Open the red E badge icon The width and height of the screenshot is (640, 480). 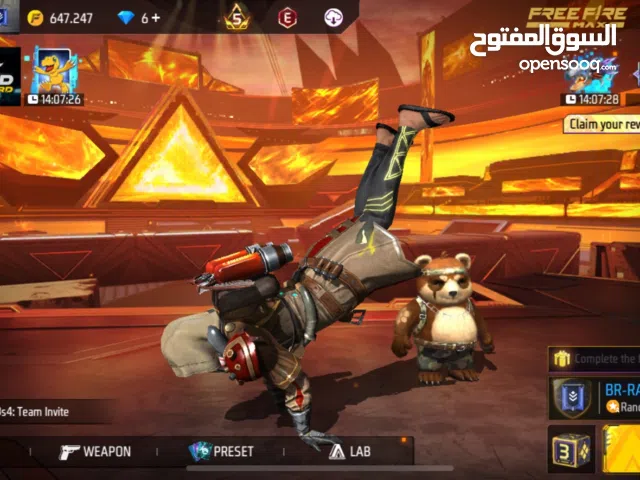tap(288, 17)
